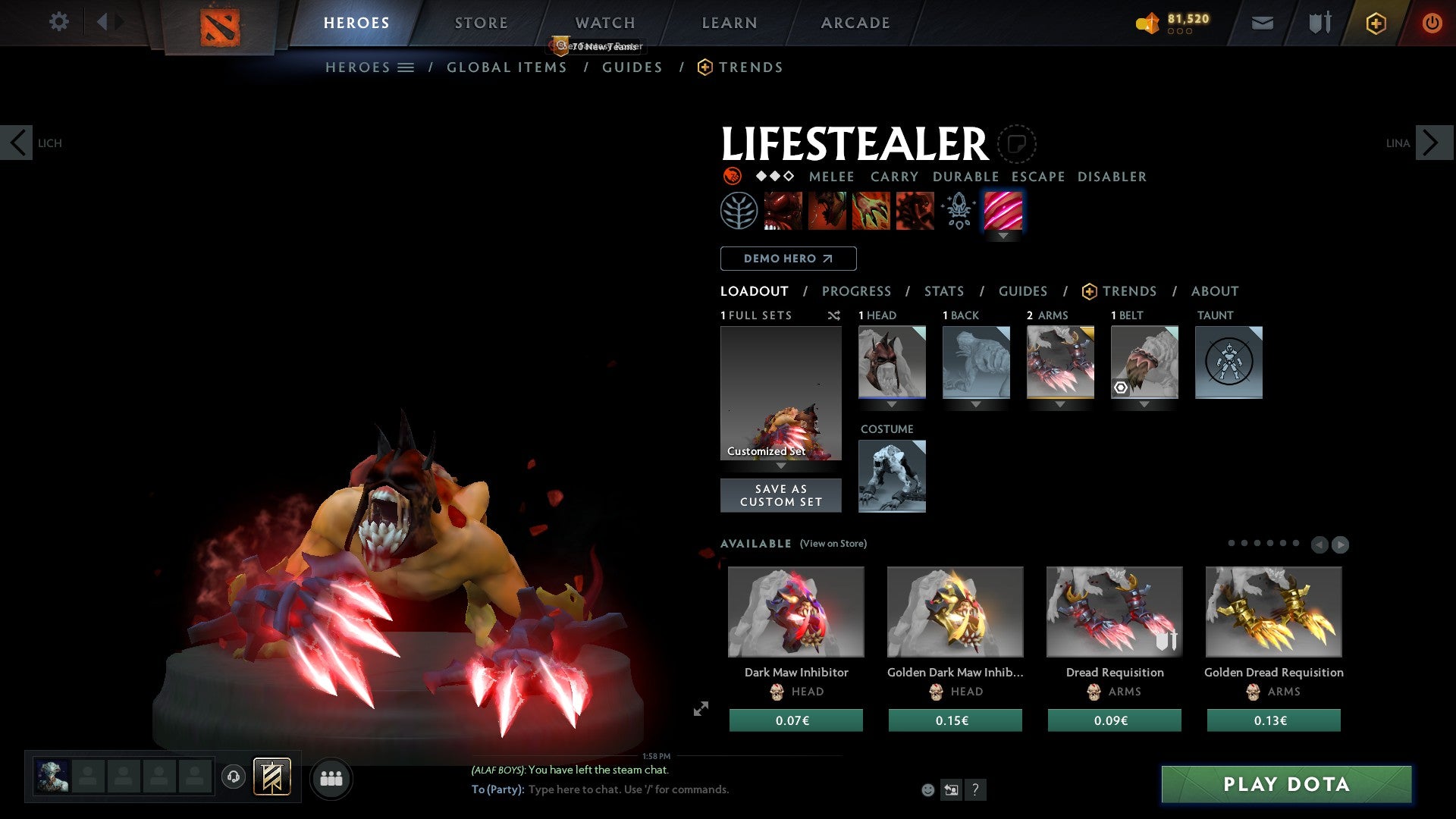This screenshot has height=819, width=1456.
Task: Select the randomize shuffle icon next to Full Sets
Action: pyautogui.click(x=834, y=315)
